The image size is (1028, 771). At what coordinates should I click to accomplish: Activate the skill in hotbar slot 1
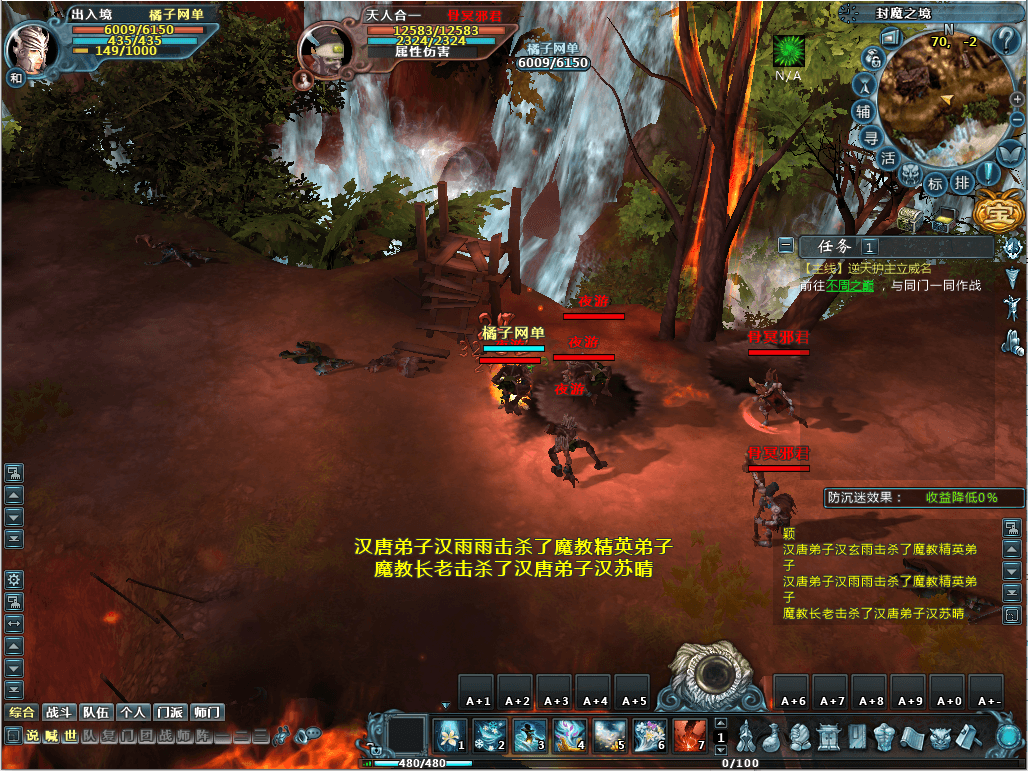tap(449, 736)
